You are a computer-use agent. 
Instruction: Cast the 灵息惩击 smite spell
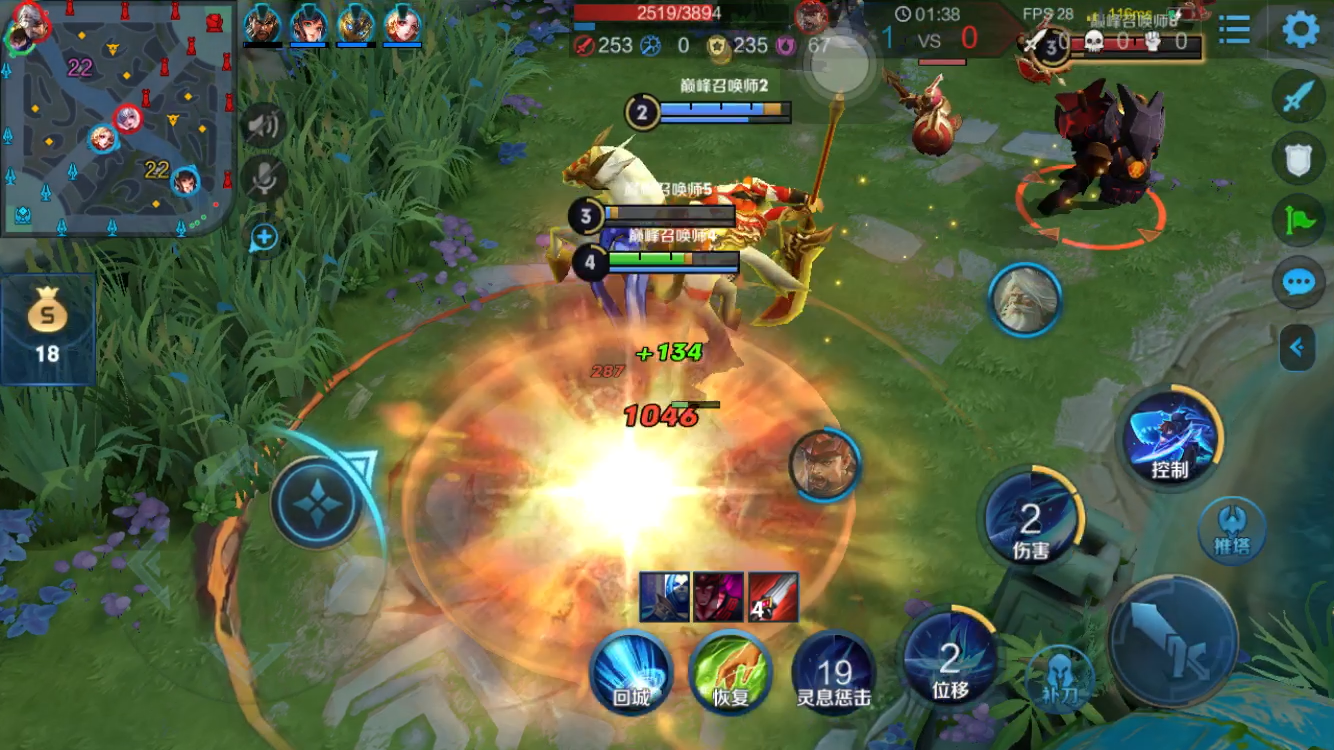pos(834,672)
